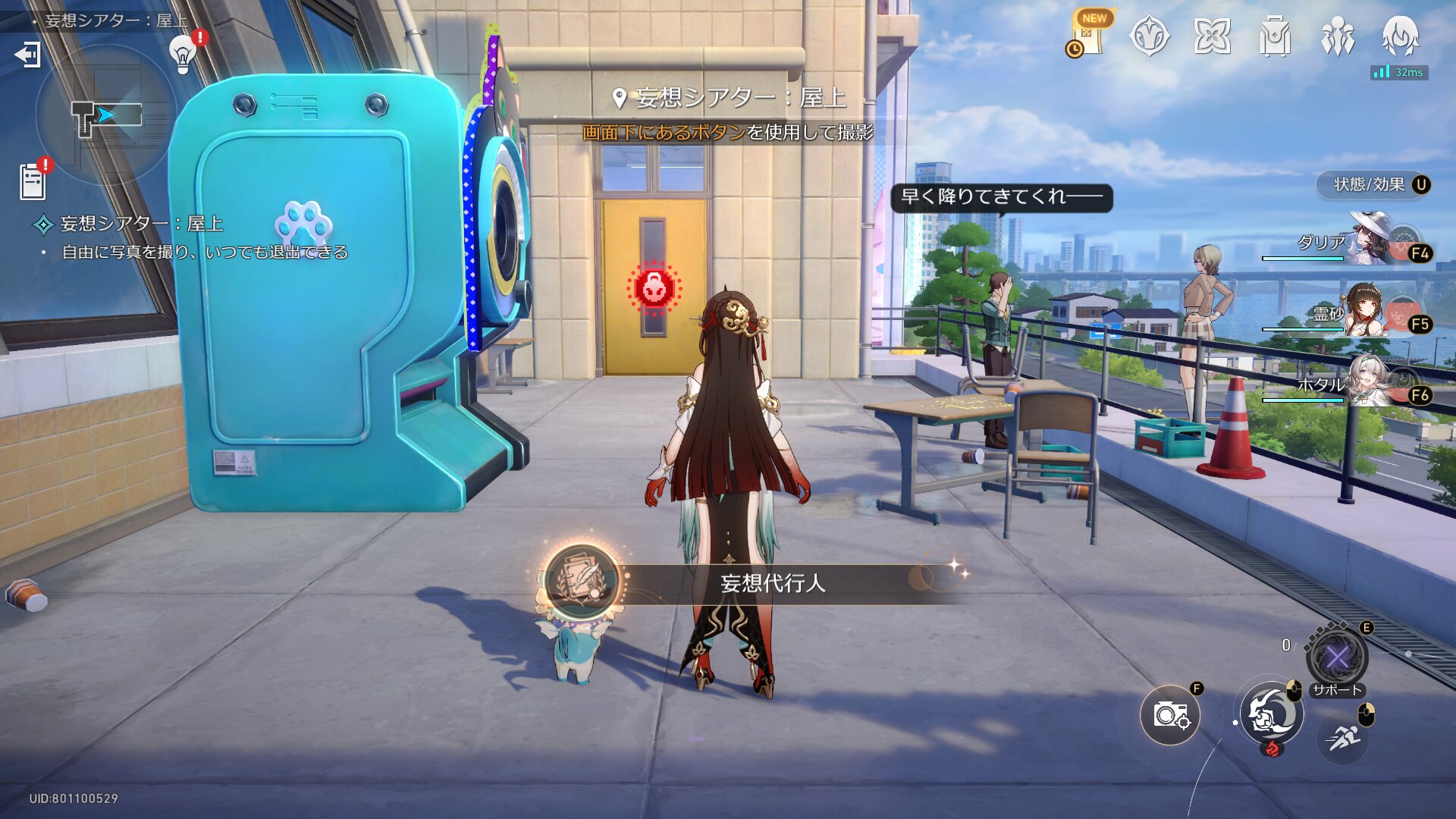Image resolution: width=1456 pixels, height=819 pixels.
Task: Open the mission clipboard icon
Action: (x=33, y=182)
